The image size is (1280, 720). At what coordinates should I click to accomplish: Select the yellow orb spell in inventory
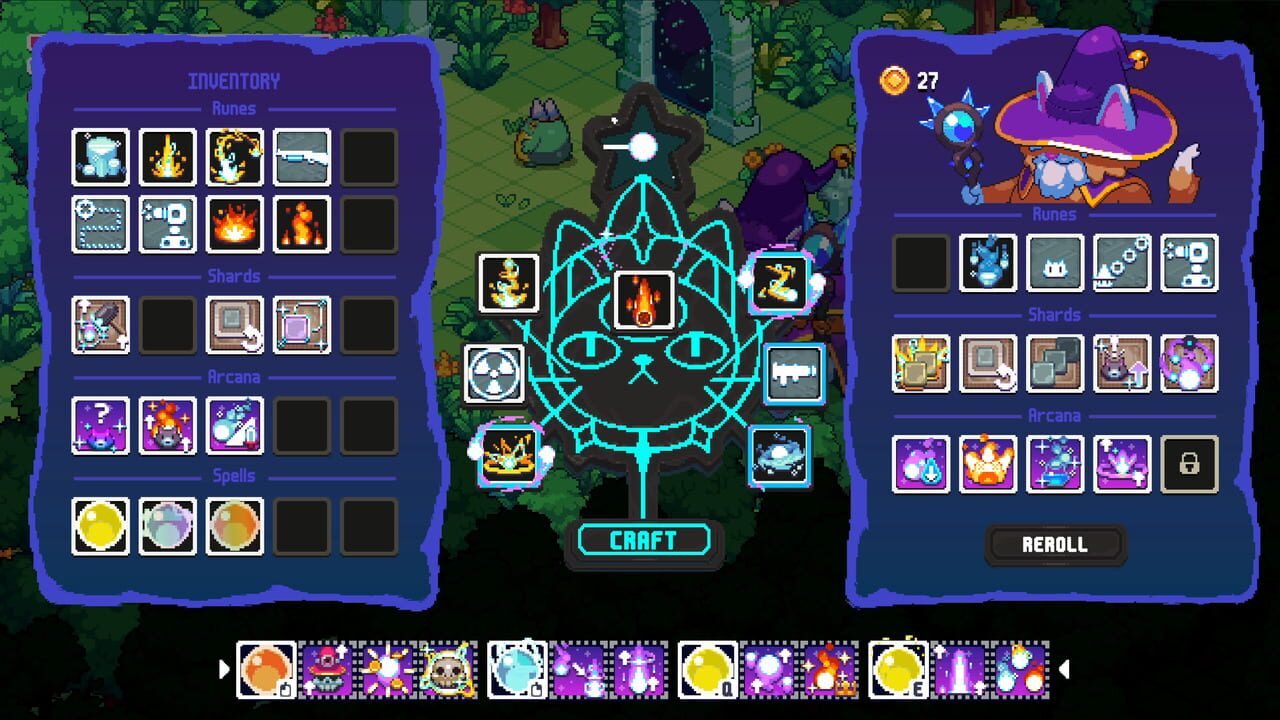pos(101,526)
